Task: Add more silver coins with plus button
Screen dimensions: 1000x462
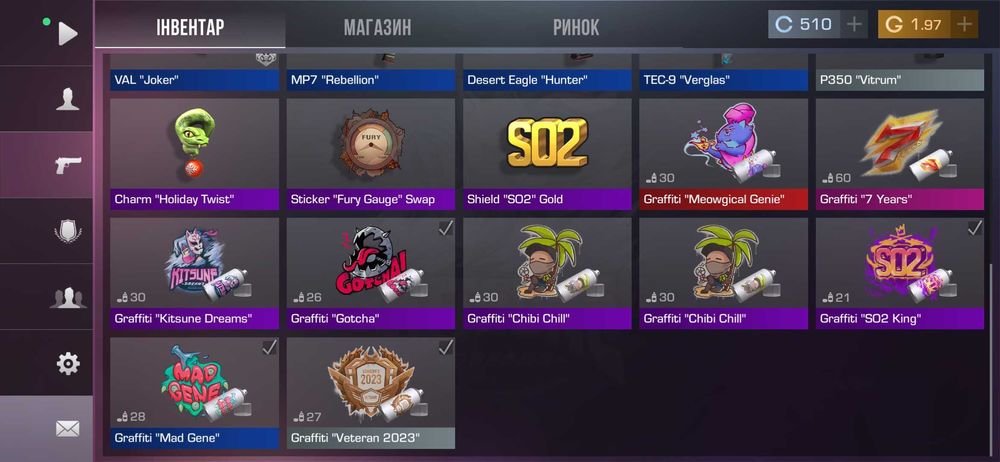Action: [854, 25]
